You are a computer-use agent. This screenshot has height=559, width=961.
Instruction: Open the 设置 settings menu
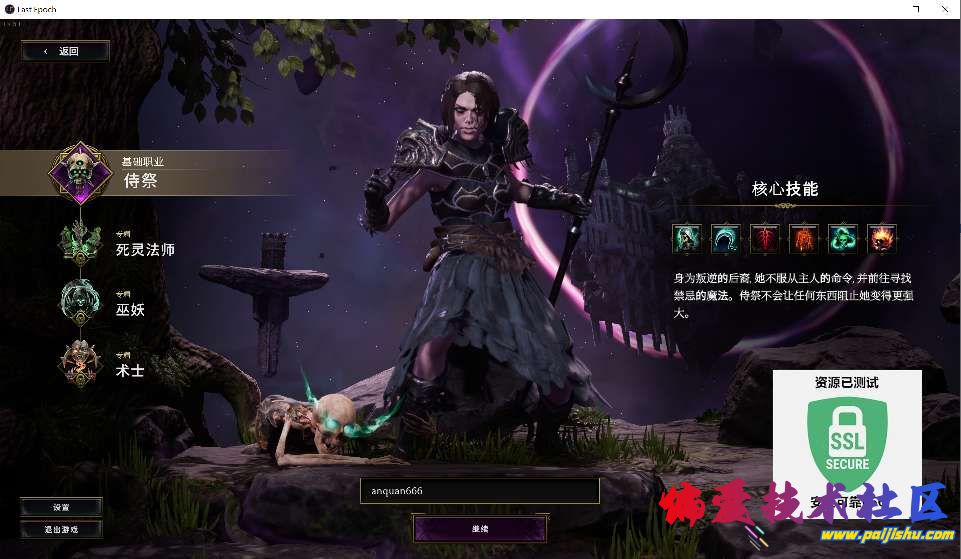[61, 507]
